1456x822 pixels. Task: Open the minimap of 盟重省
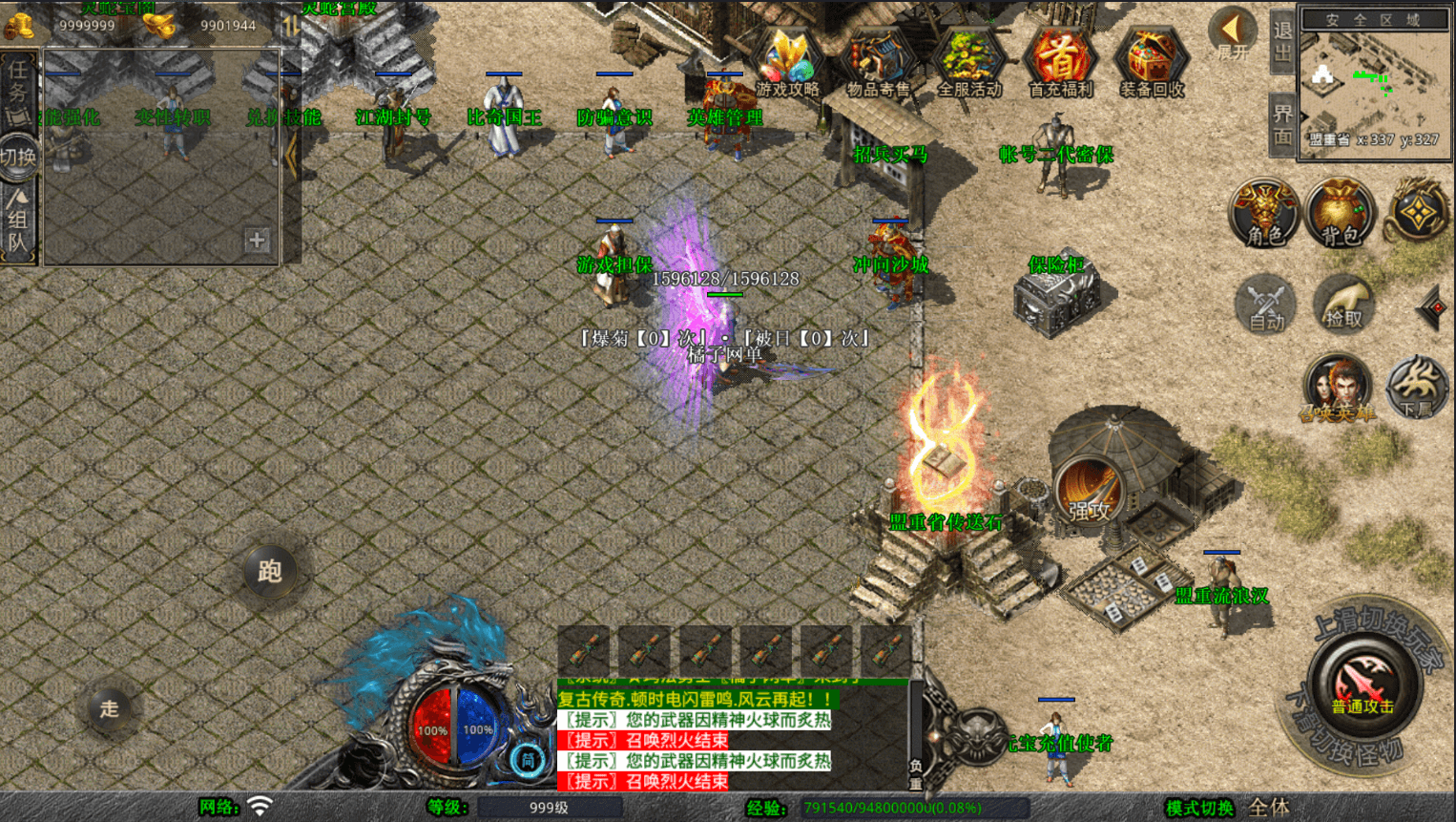tap(1374, 84)
